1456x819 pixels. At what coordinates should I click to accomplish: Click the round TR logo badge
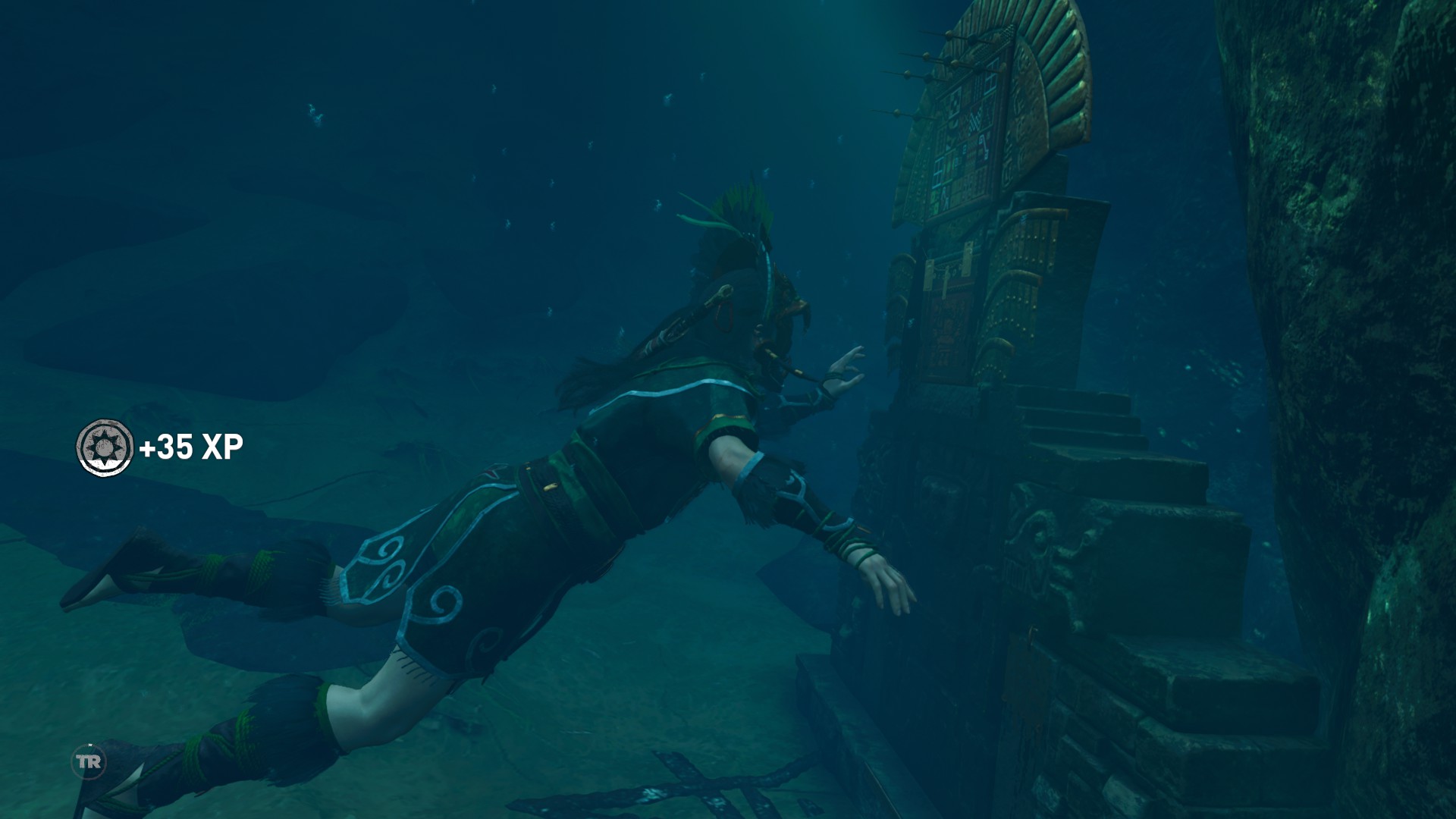pyautogui.click(x=88, y=761)
